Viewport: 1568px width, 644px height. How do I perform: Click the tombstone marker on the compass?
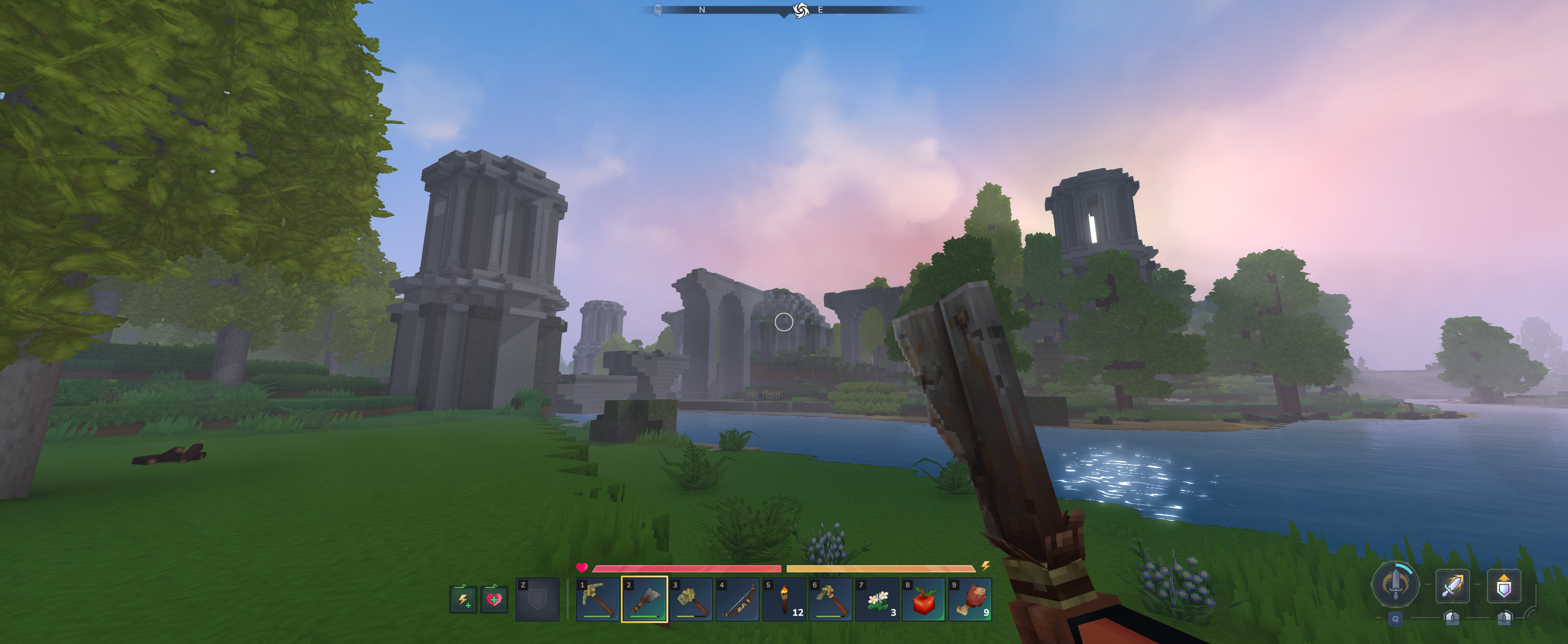(657, 10)
